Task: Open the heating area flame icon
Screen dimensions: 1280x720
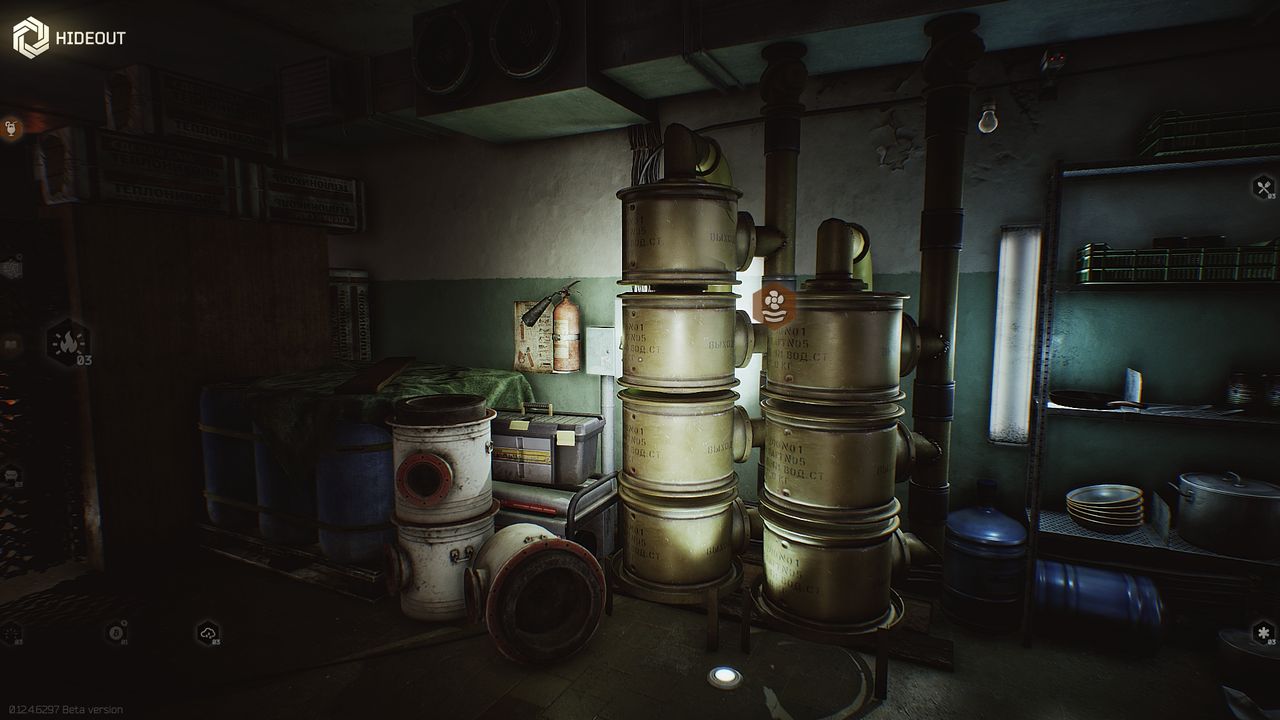Action: point(69,344)
